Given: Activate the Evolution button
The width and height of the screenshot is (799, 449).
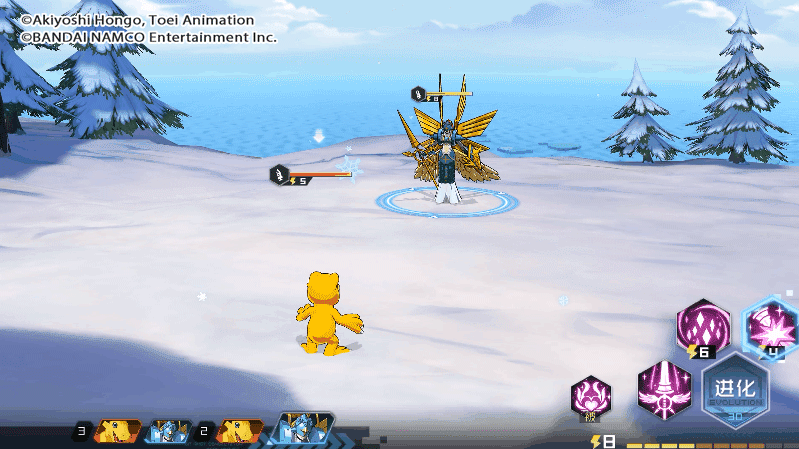Looking at the screenshot, I should pyautogui.click(x=736, y=391).
